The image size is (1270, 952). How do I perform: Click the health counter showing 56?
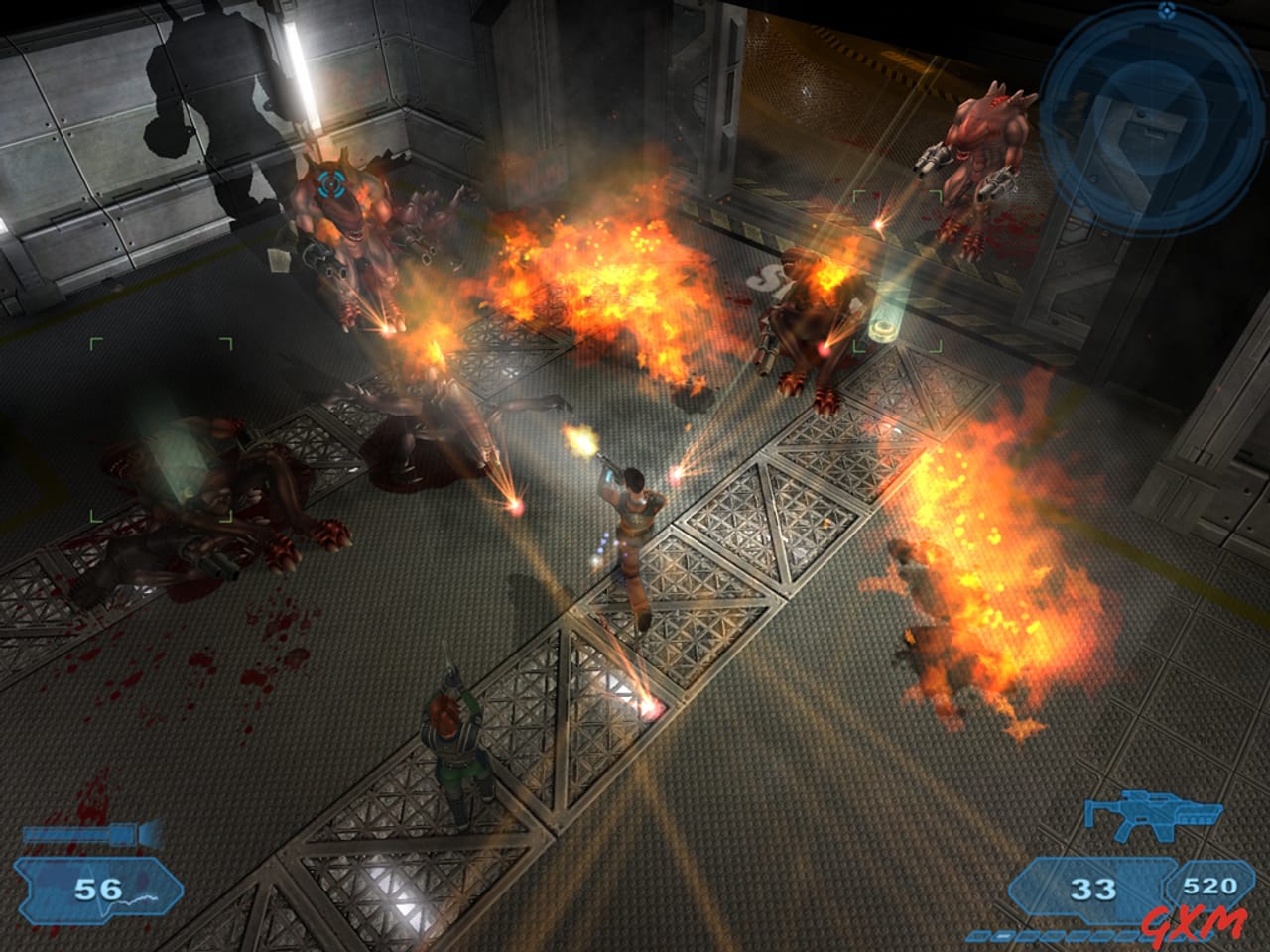point(97,888)
